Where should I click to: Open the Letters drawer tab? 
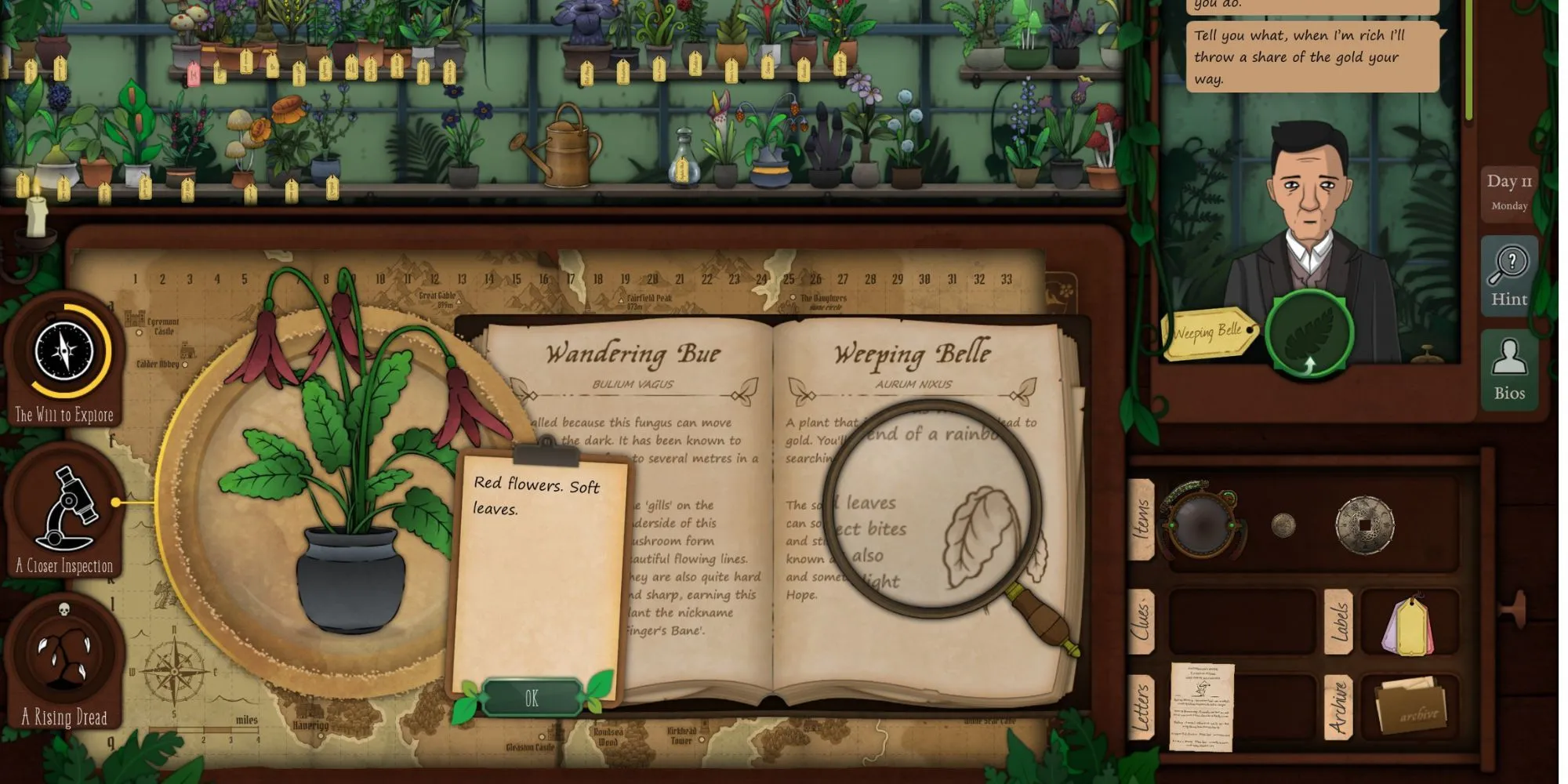click(1141, 707)
